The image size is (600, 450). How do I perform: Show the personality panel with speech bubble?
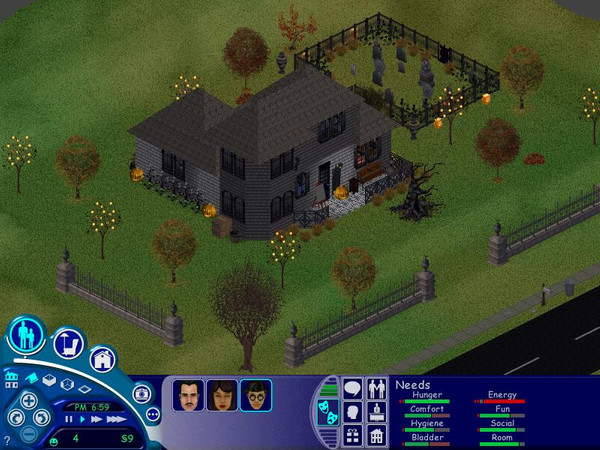click(352, 388)
